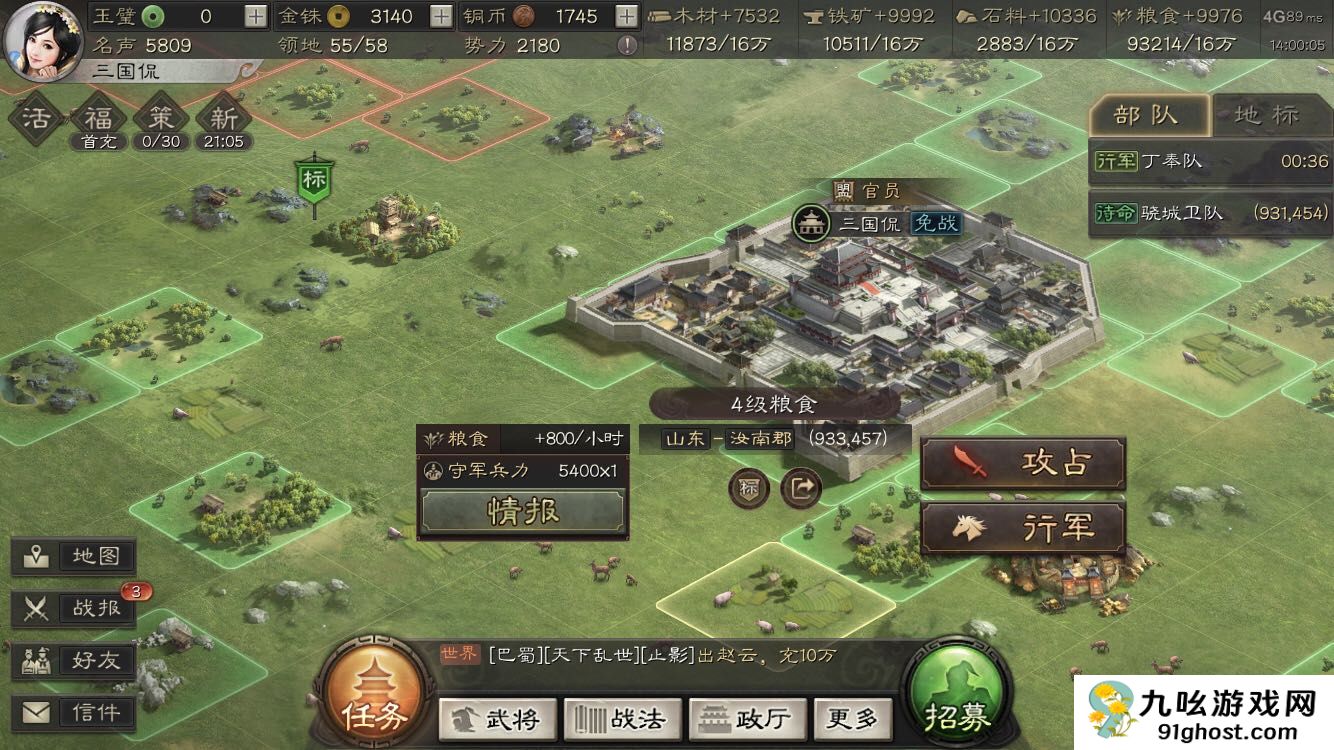The height and width of the screenshot is (750, 1334).
Task: Switch to the 地标 landmarks tab
Action: point(1267,115)
